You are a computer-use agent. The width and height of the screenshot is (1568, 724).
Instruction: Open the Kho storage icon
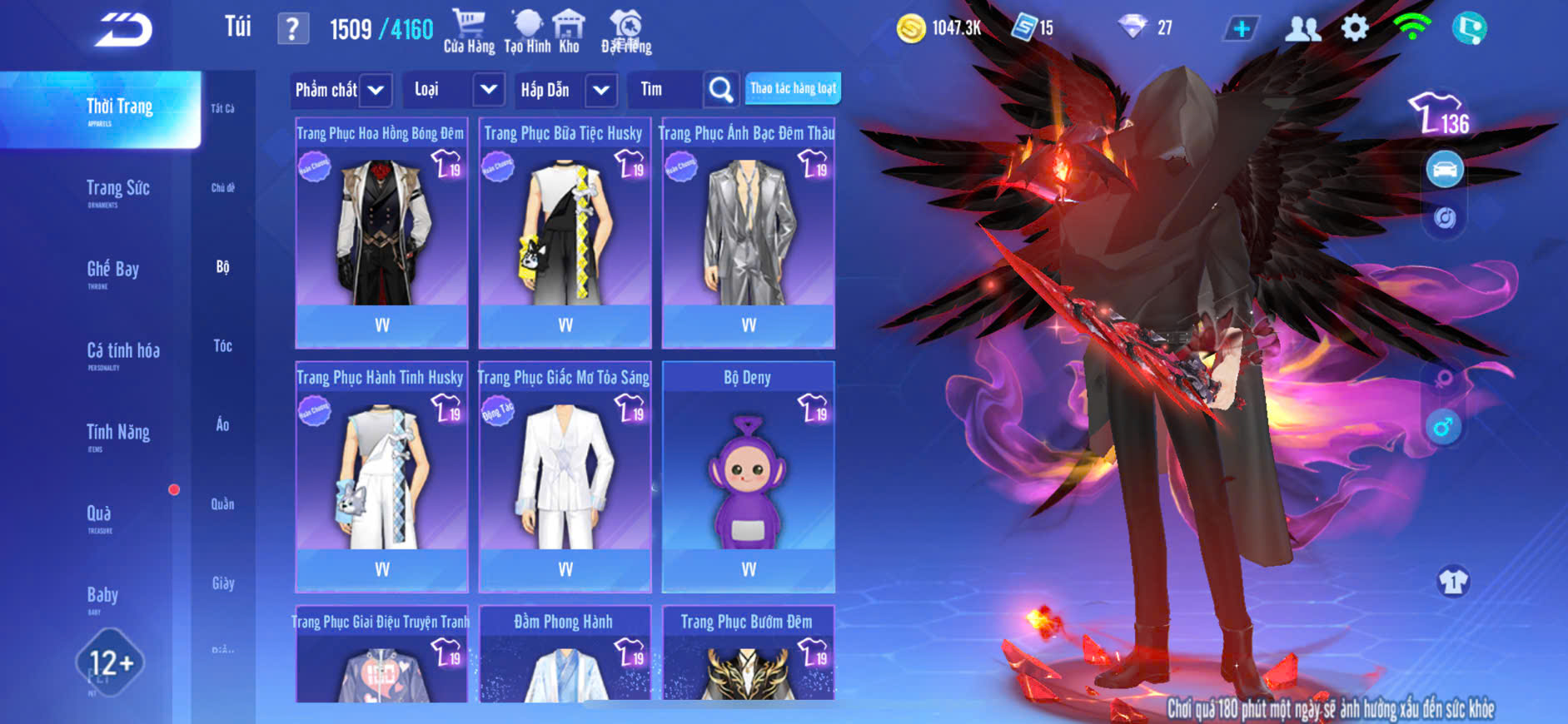point(569,32)
